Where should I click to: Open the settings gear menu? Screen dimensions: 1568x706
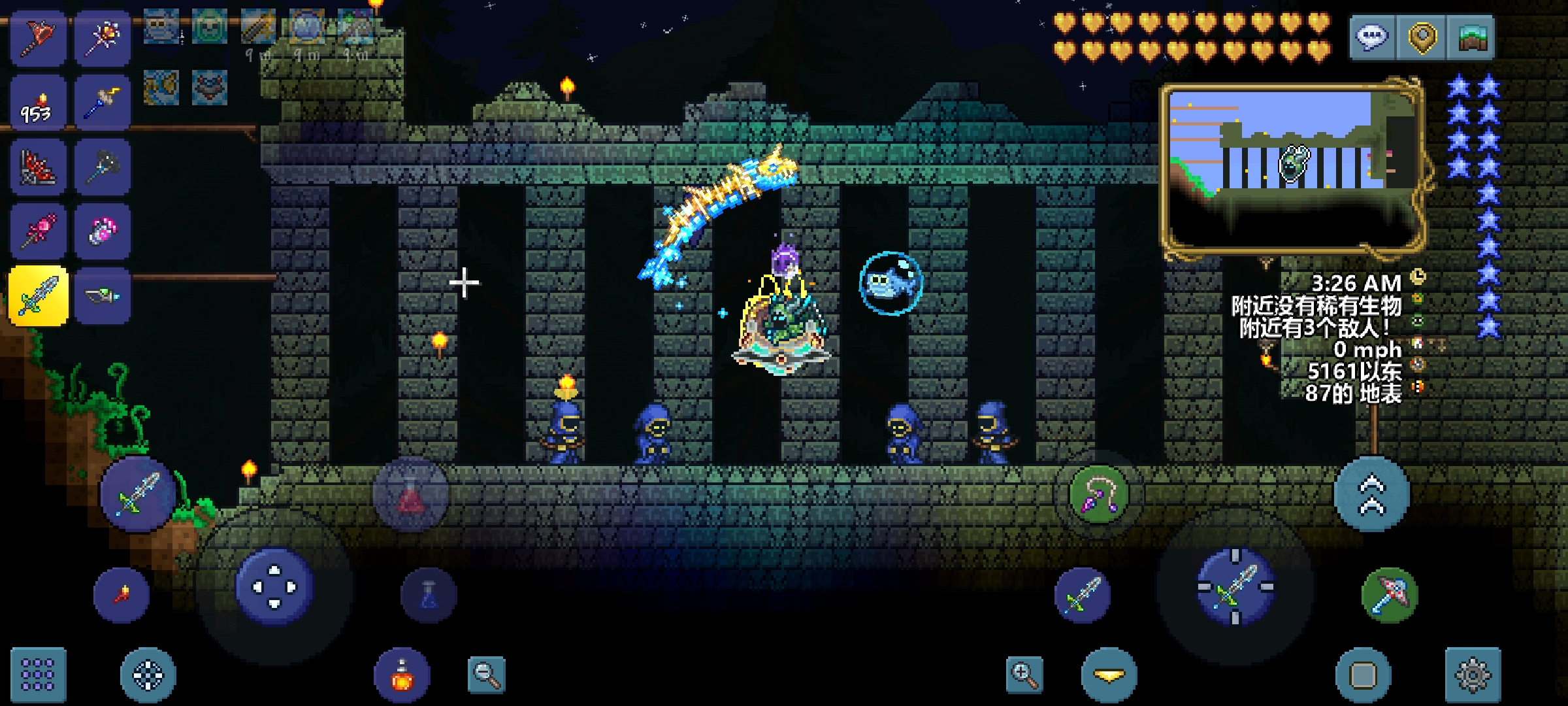pos(1473,675)
